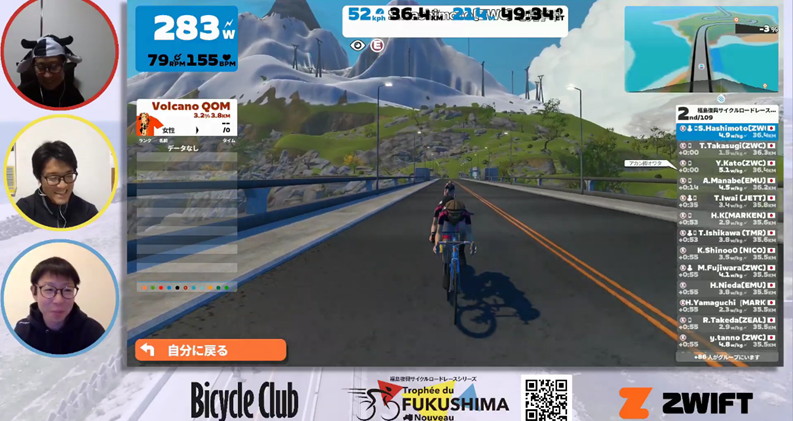The image size is (793, 421).
Task: Select Y.Kato in the rider list
Action: coord(727,165)
